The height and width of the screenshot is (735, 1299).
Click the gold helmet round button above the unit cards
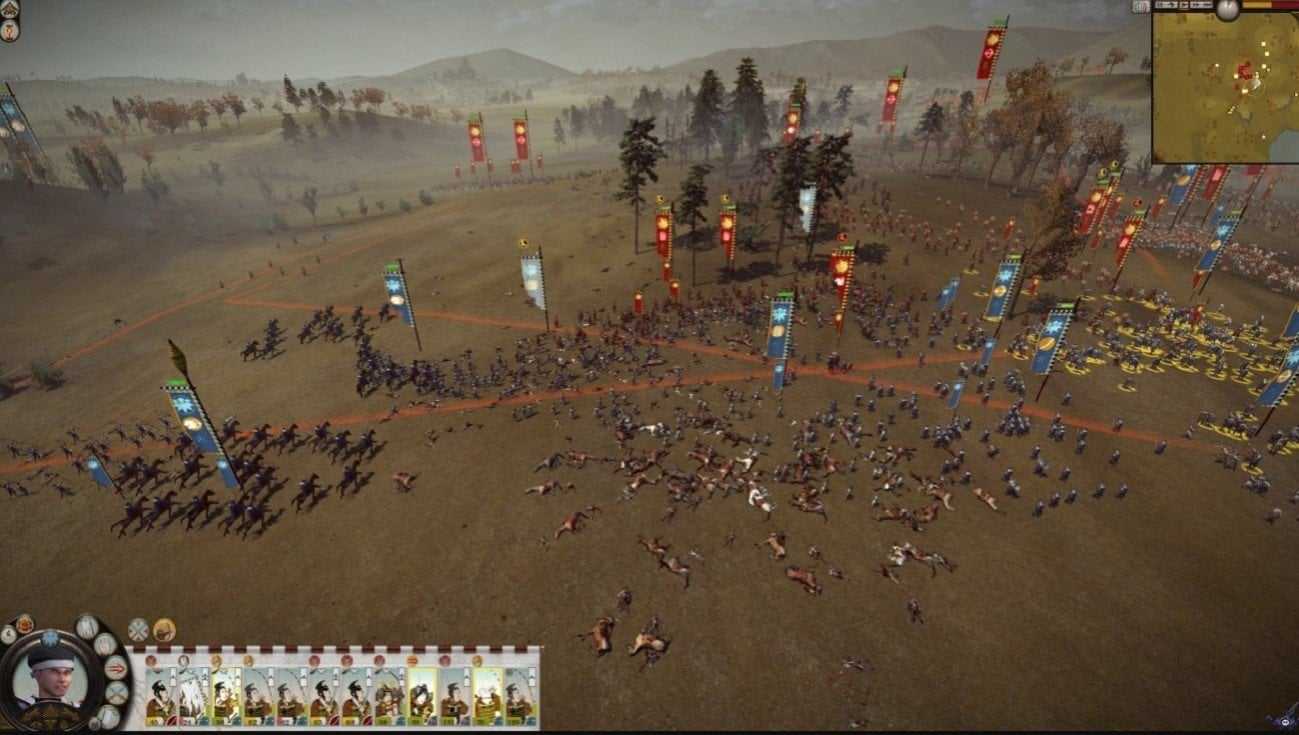point(164,630)
